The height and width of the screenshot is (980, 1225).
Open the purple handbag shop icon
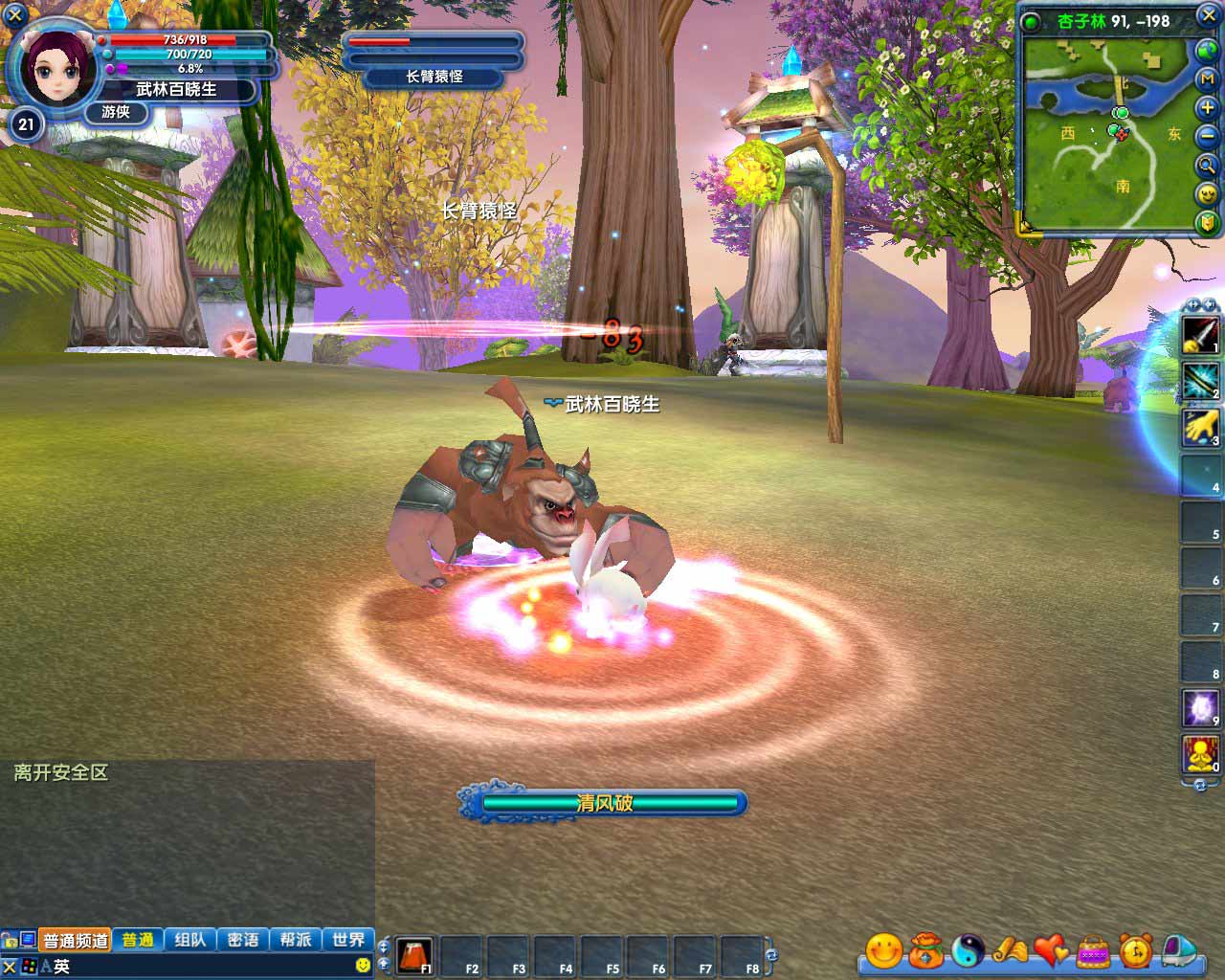coord(1093,950)
